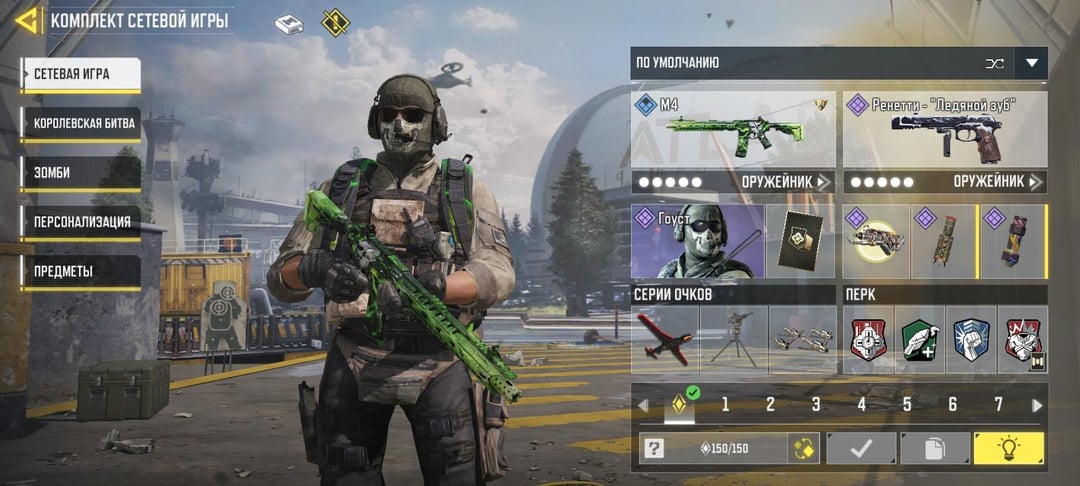Expand the По умолчанию loadout dropdown
This screenshot has width=1080, height=486.
(1031, 63)
